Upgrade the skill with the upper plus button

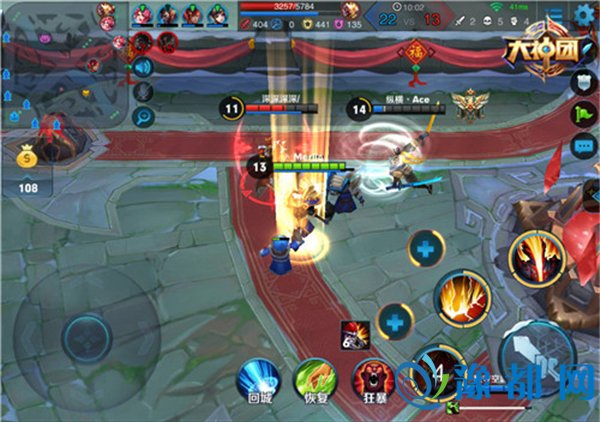pos(428,246)
